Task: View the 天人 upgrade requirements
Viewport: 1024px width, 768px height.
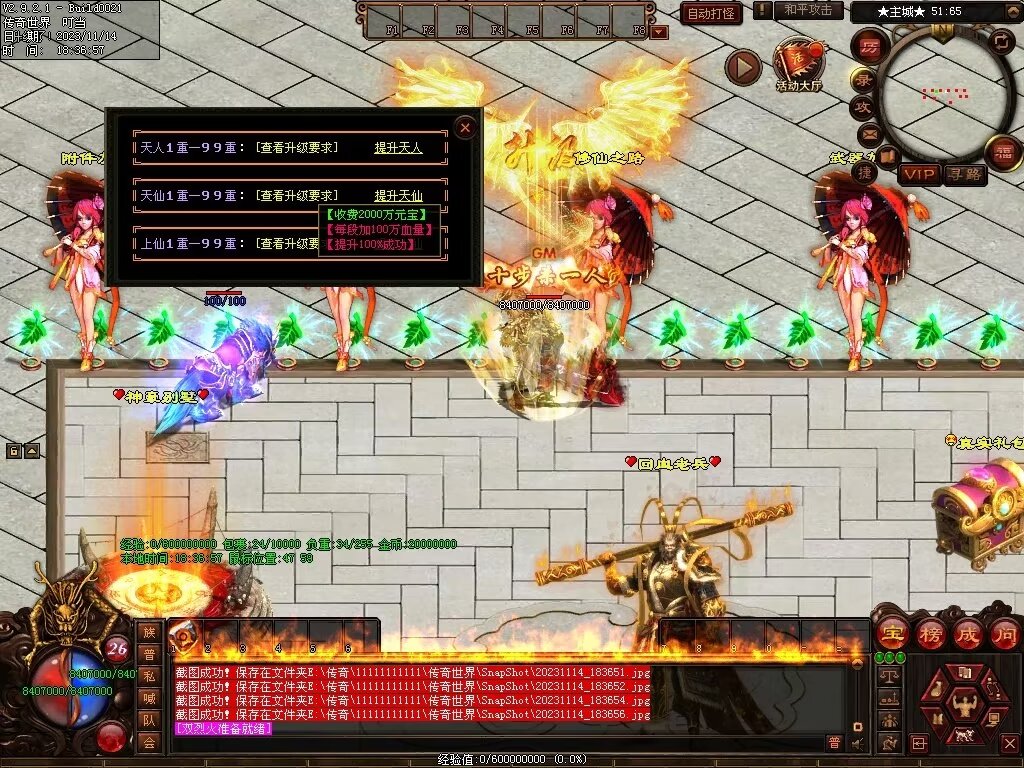Action: 296,148
